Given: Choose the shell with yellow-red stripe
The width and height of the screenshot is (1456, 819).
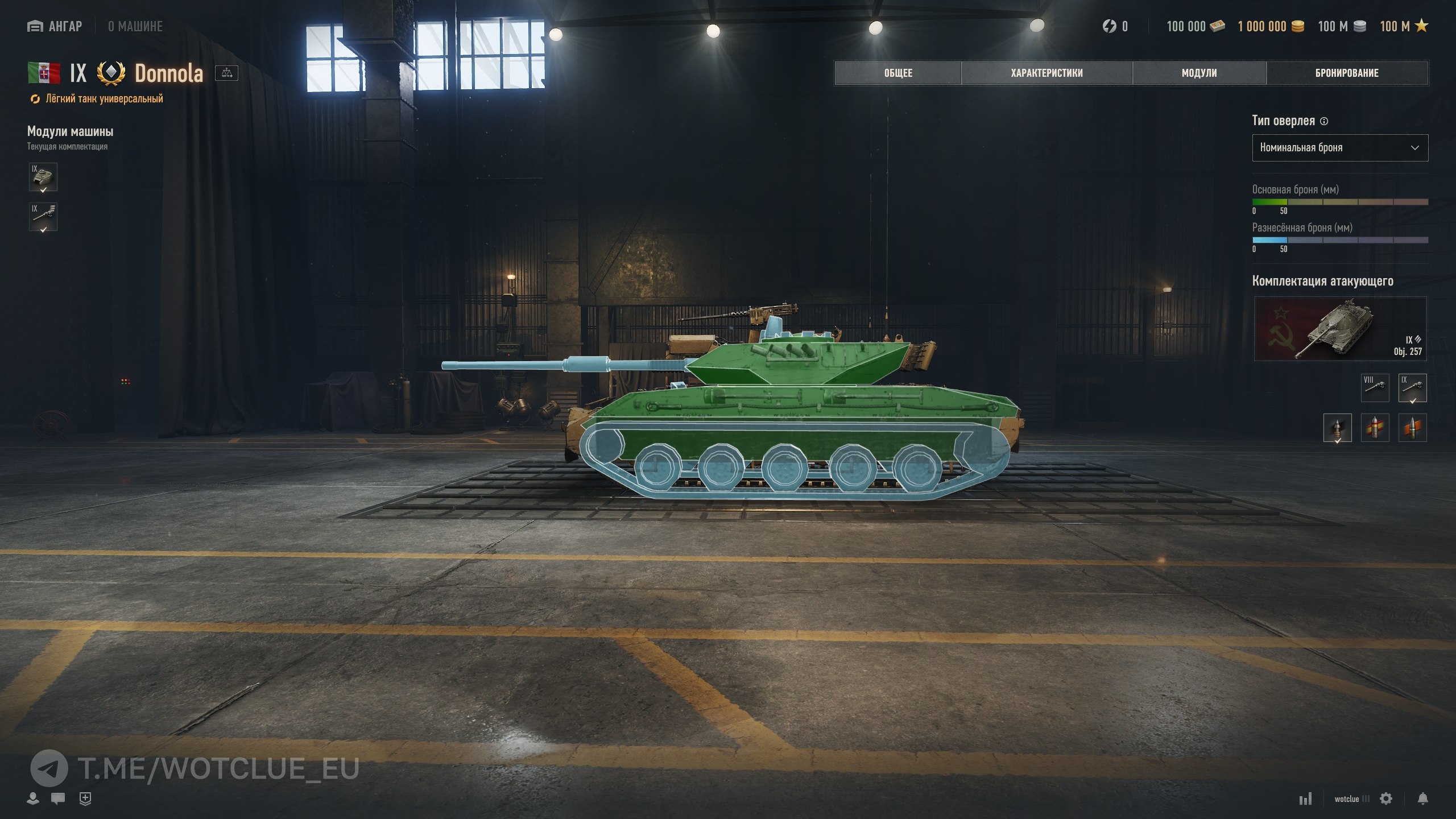Looking at the screenshot, I should click(x=1375, y=428).
